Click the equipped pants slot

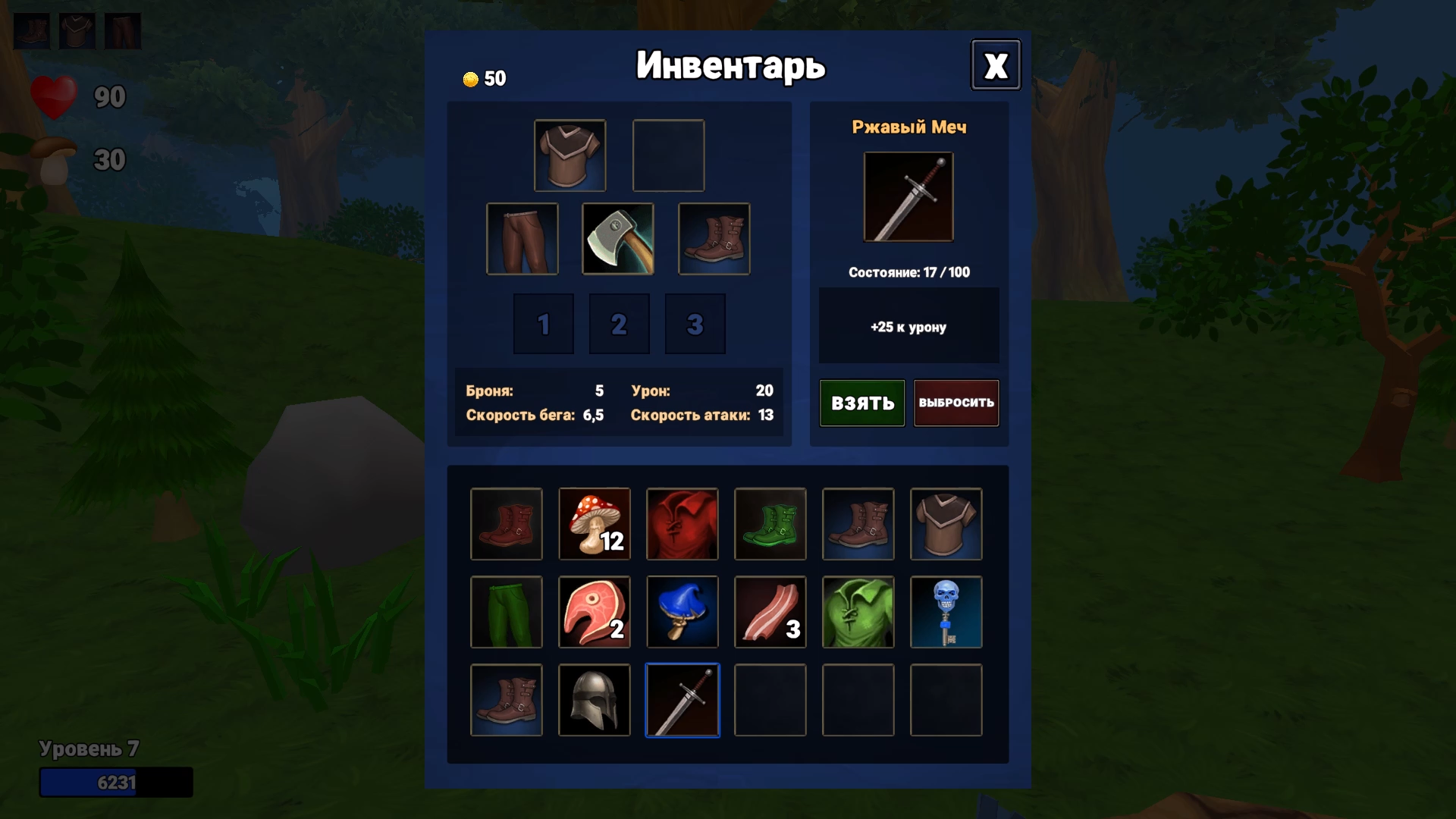[522, 239]
